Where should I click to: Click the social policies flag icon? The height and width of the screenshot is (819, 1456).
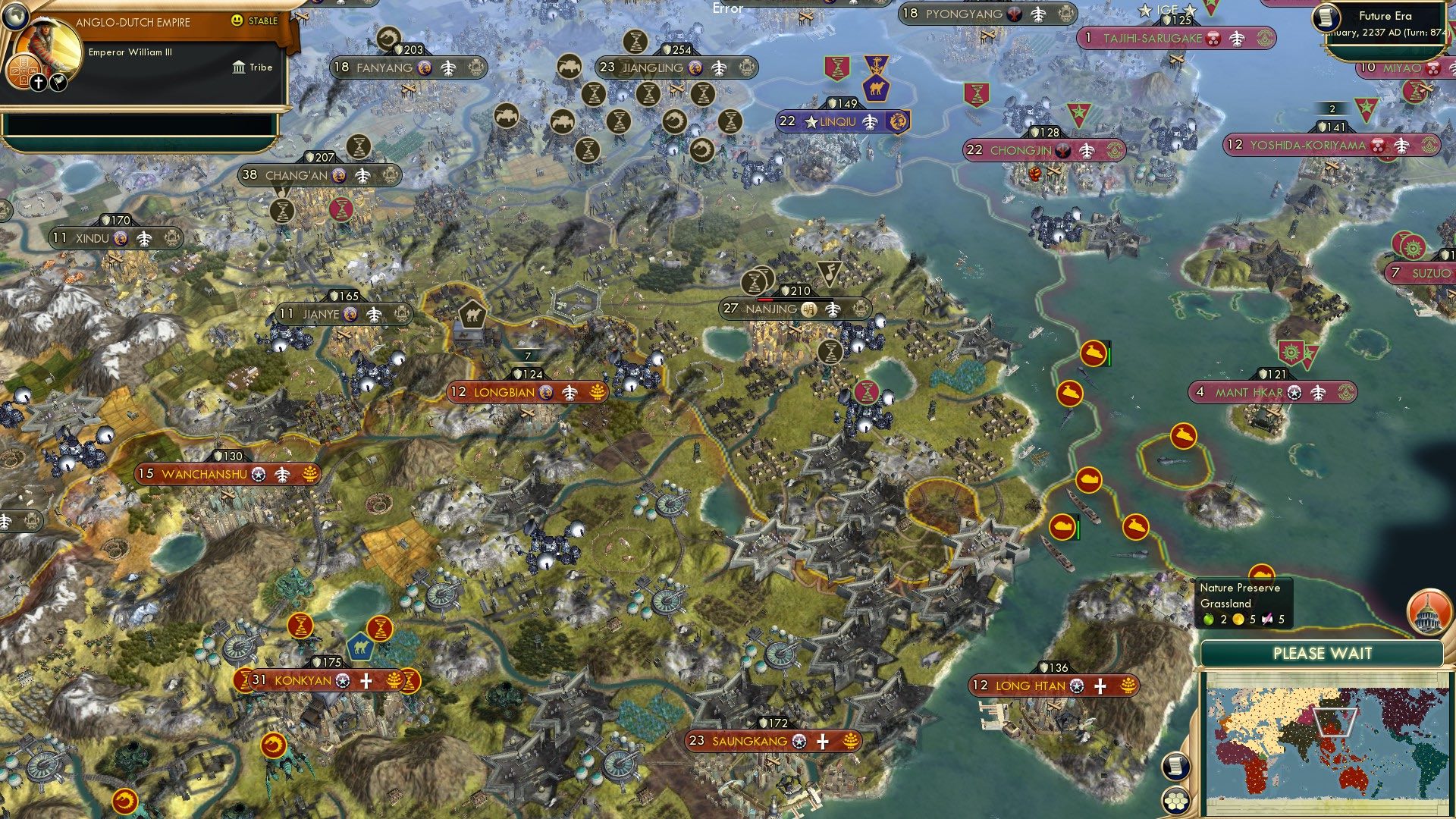[57, 81]
